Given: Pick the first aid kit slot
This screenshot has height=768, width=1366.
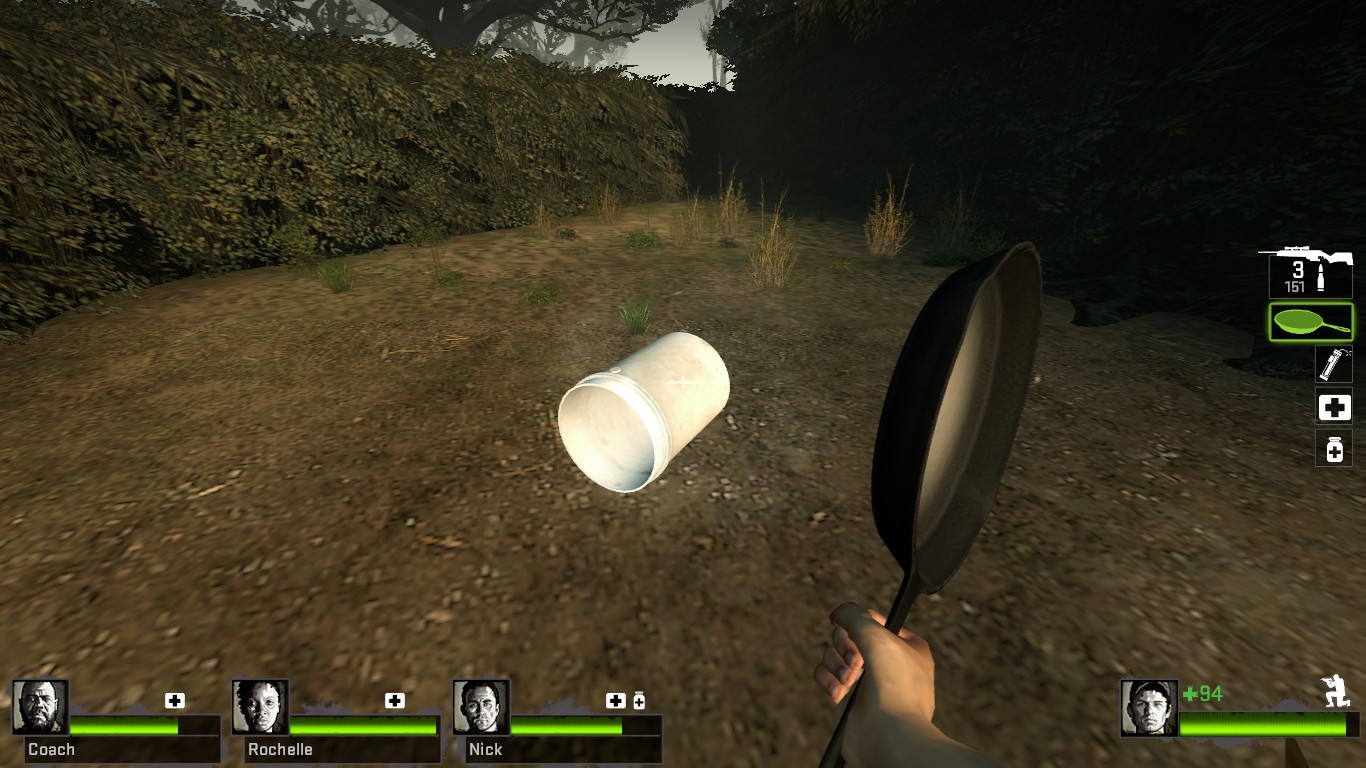Looking at the screenshot, I should coord(1334,407).
